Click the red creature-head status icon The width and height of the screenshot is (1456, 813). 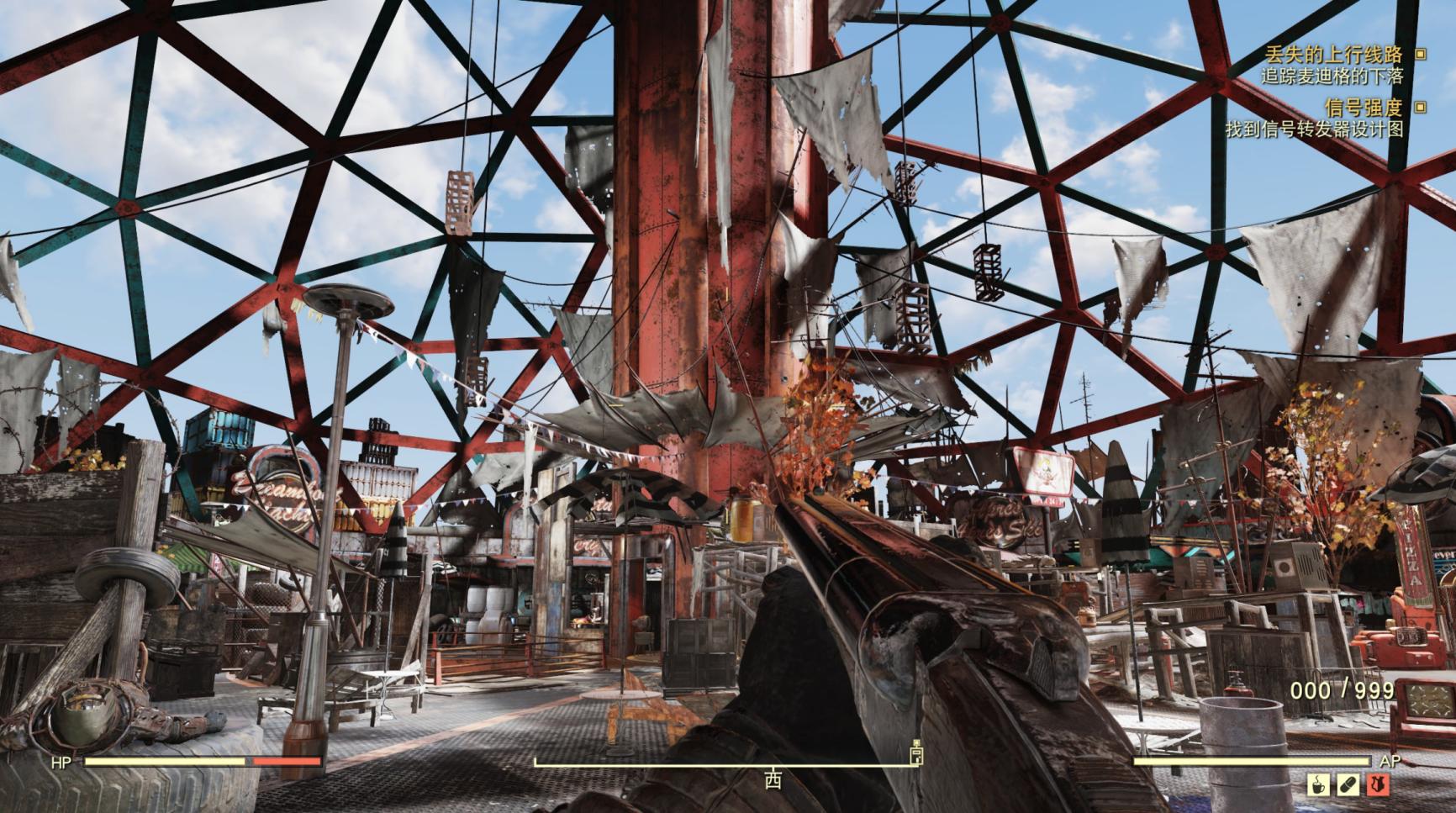pyautogui.click(x=1377, y=785)
